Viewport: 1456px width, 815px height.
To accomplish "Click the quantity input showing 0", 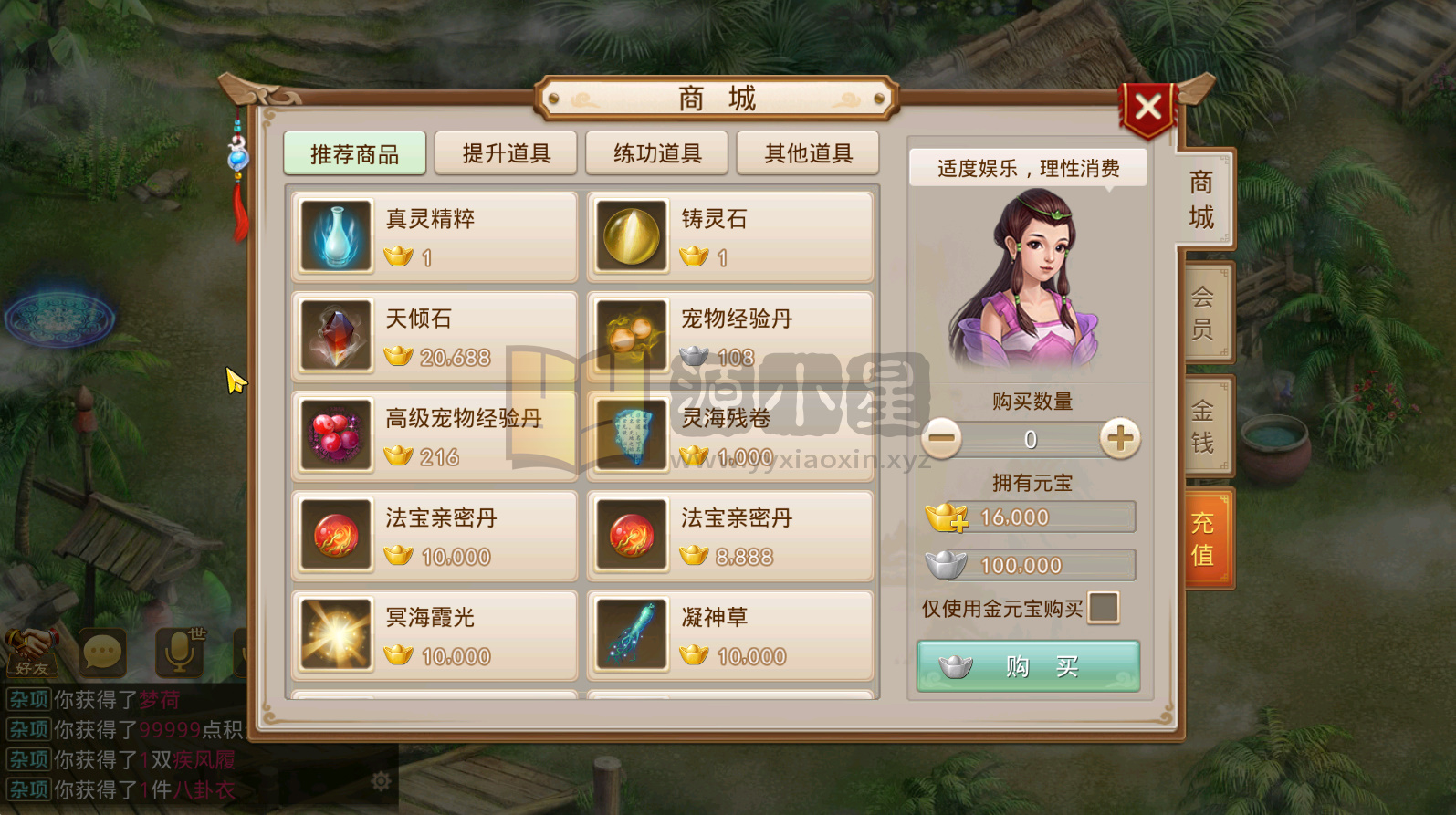I will click(1030, 439).
